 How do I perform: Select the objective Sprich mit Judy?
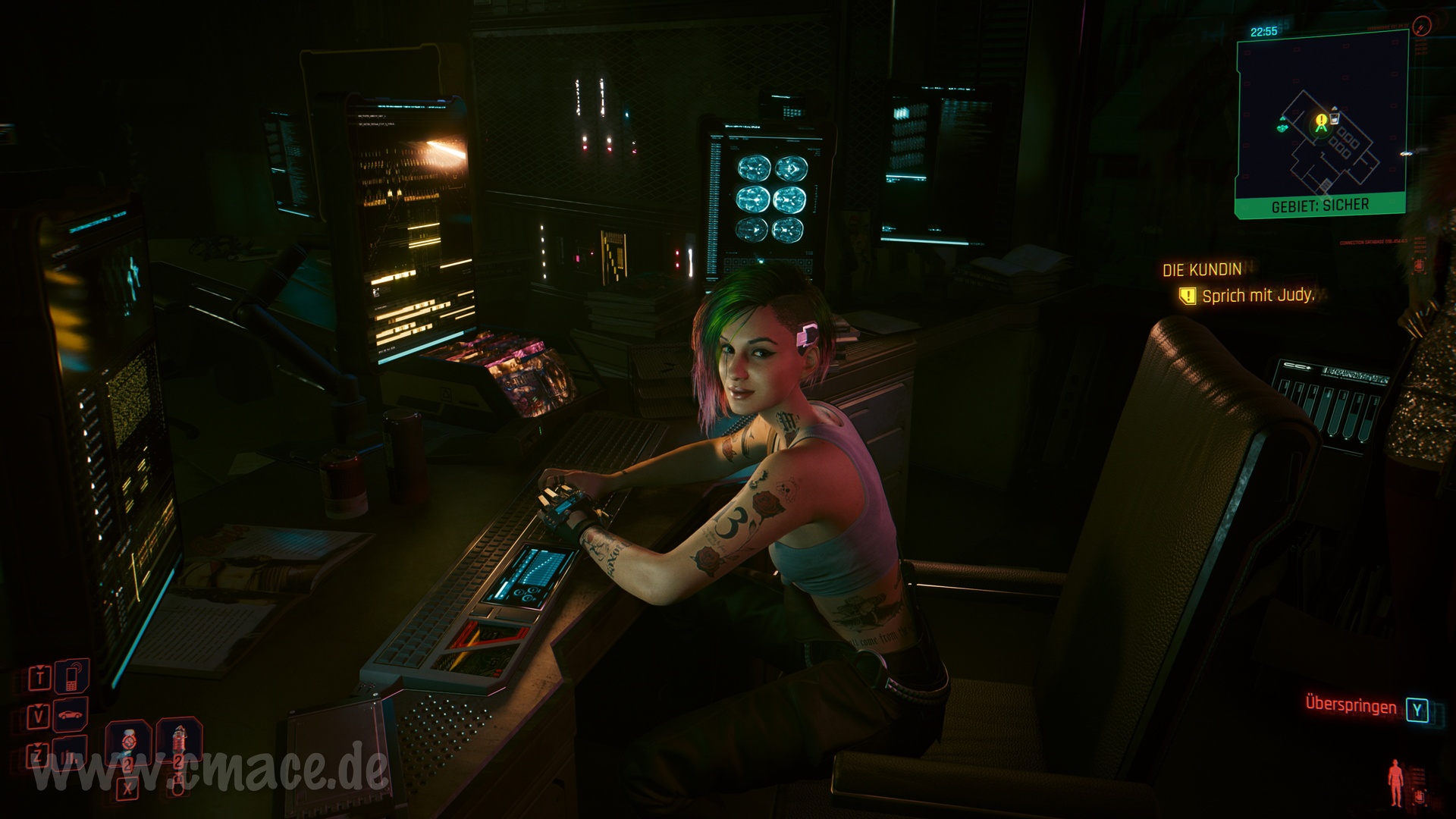[x=1257, y=296]
